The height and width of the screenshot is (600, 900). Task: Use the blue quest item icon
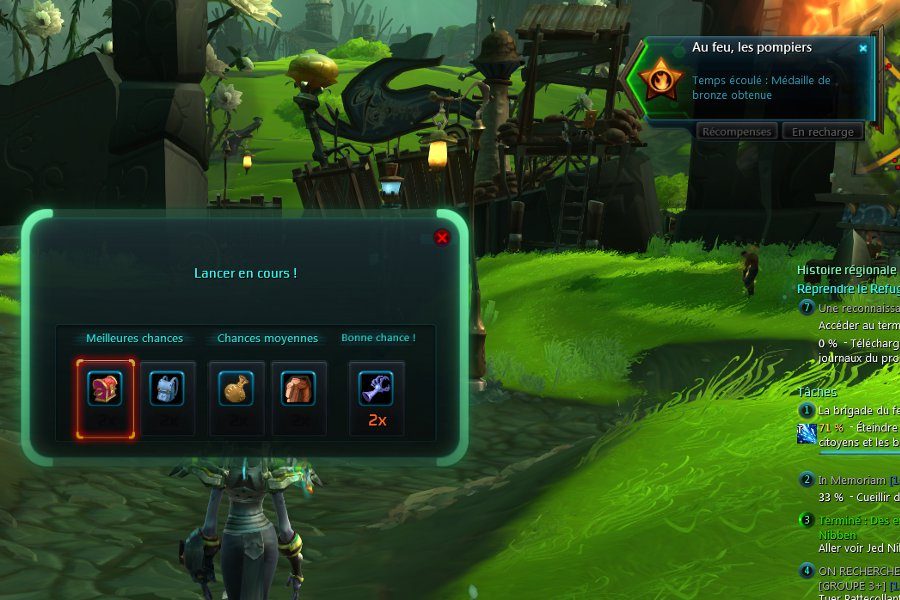[806, 433]
